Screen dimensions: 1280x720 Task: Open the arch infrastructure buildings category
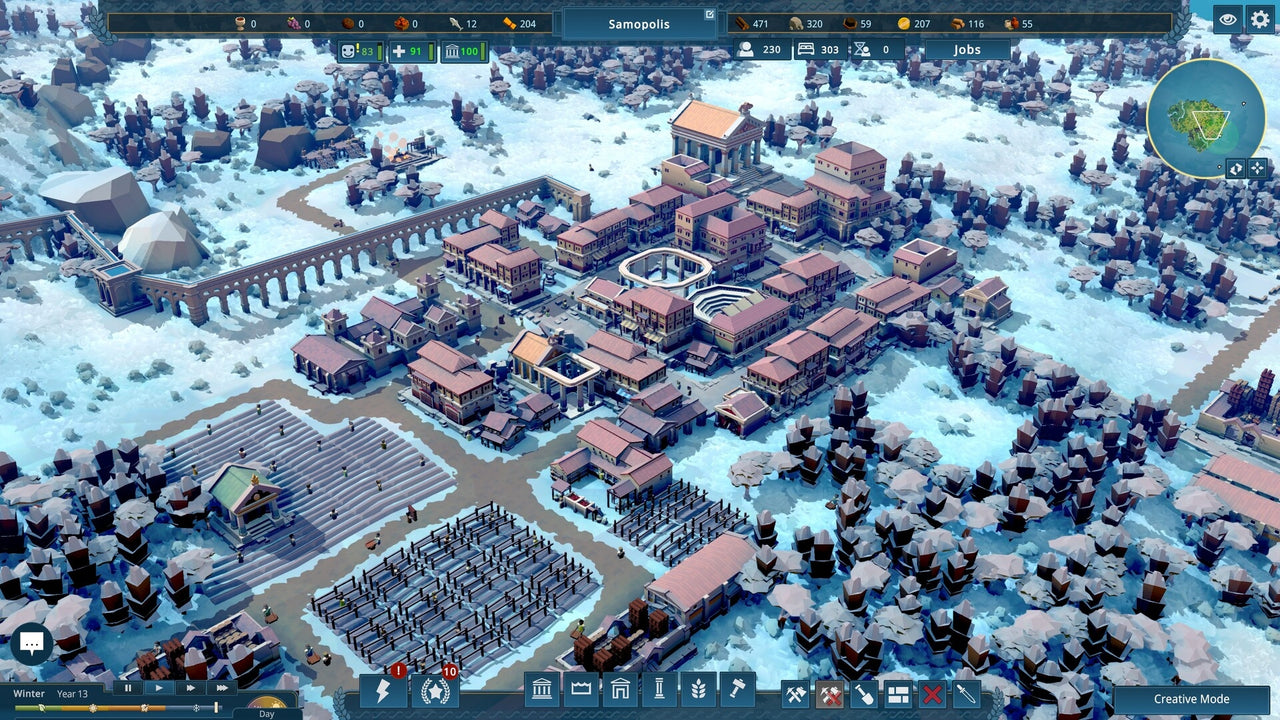[621, 690]
